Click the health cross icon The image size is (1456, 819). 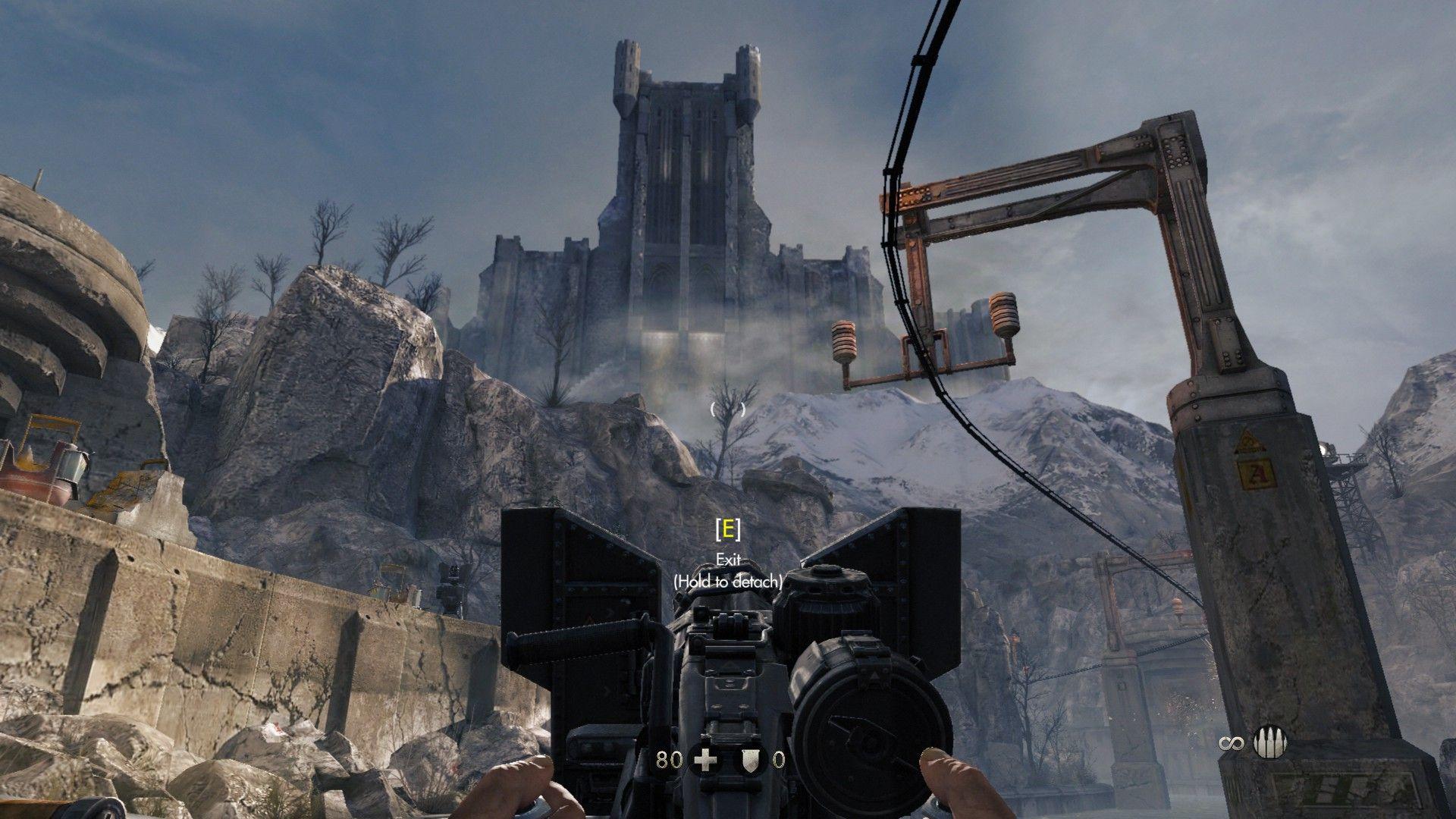(706, 759)
